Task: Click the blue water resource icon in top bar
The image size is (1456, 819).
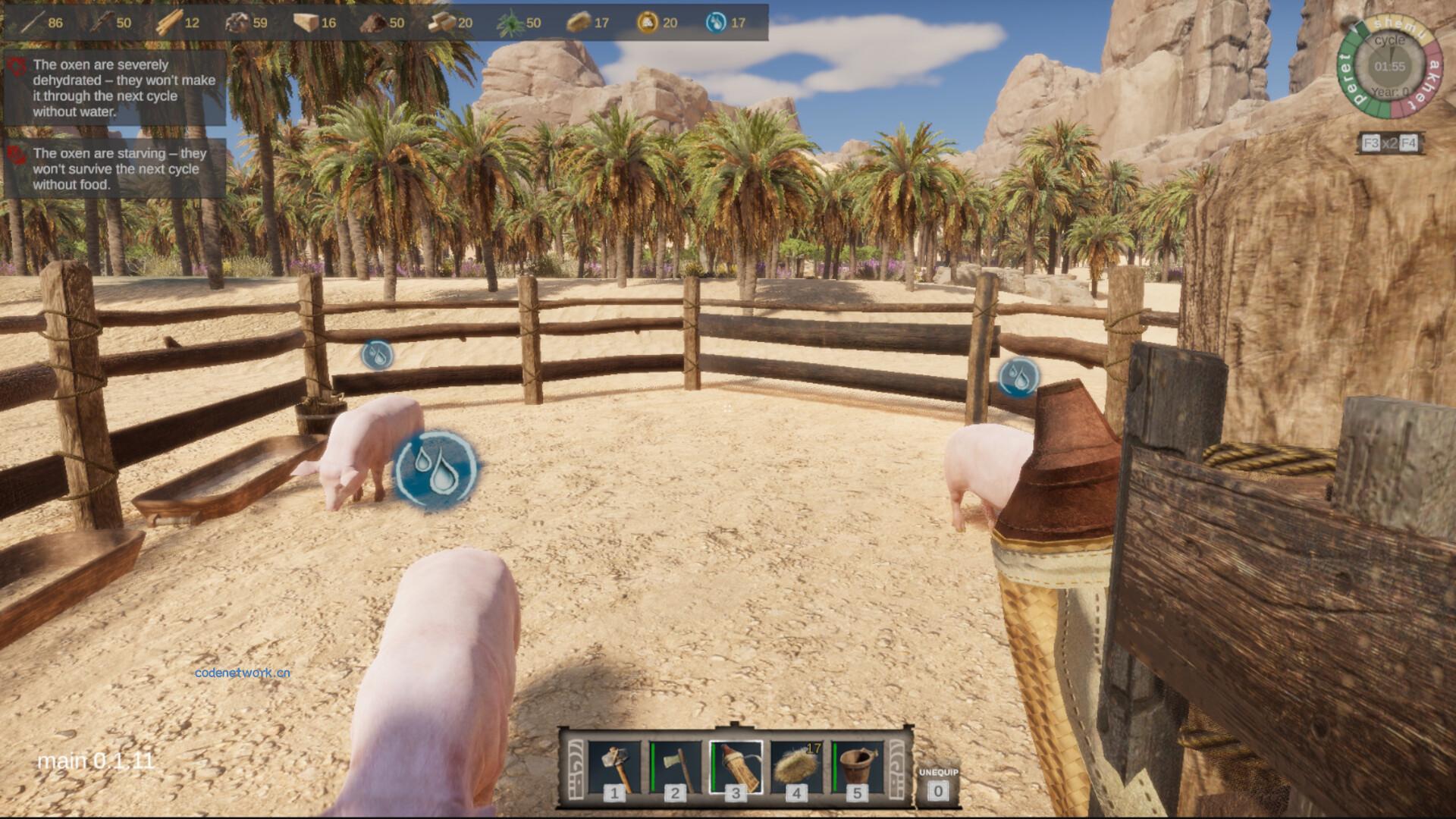Action: click(x=715, y=23)
